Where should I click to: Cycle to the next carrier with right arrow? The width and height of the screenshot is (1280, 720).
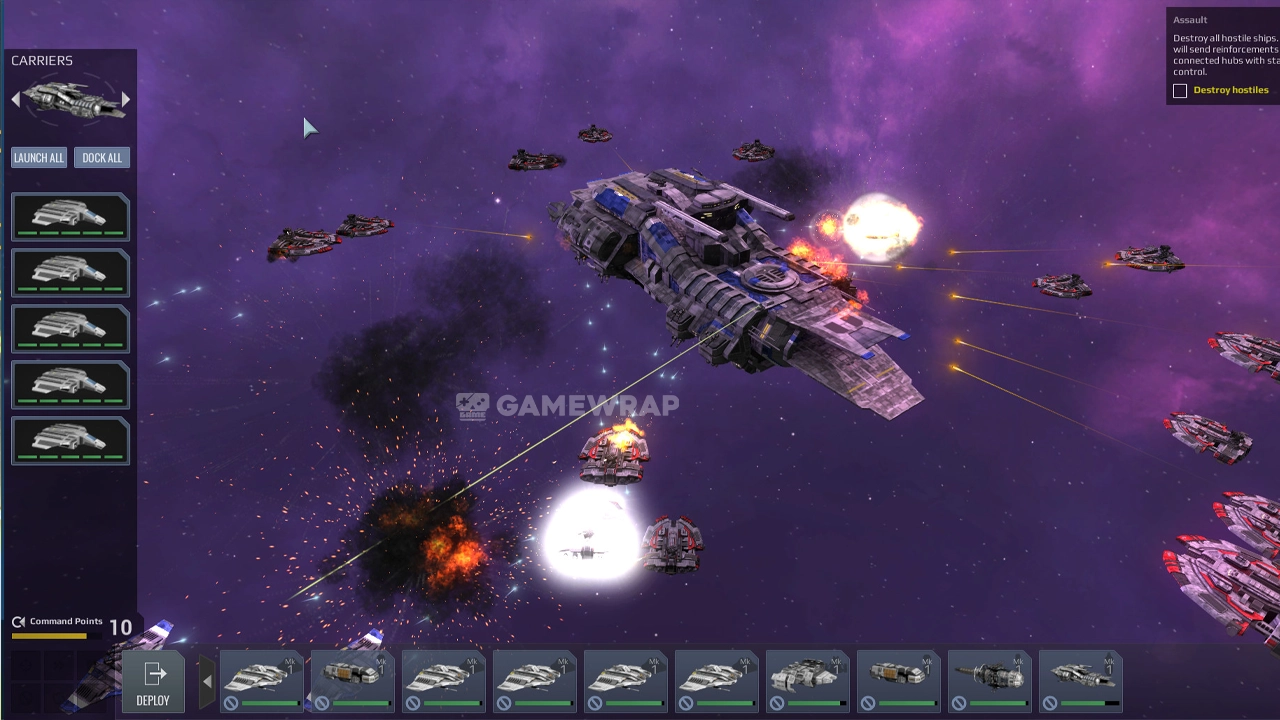[x=126, y=99]
